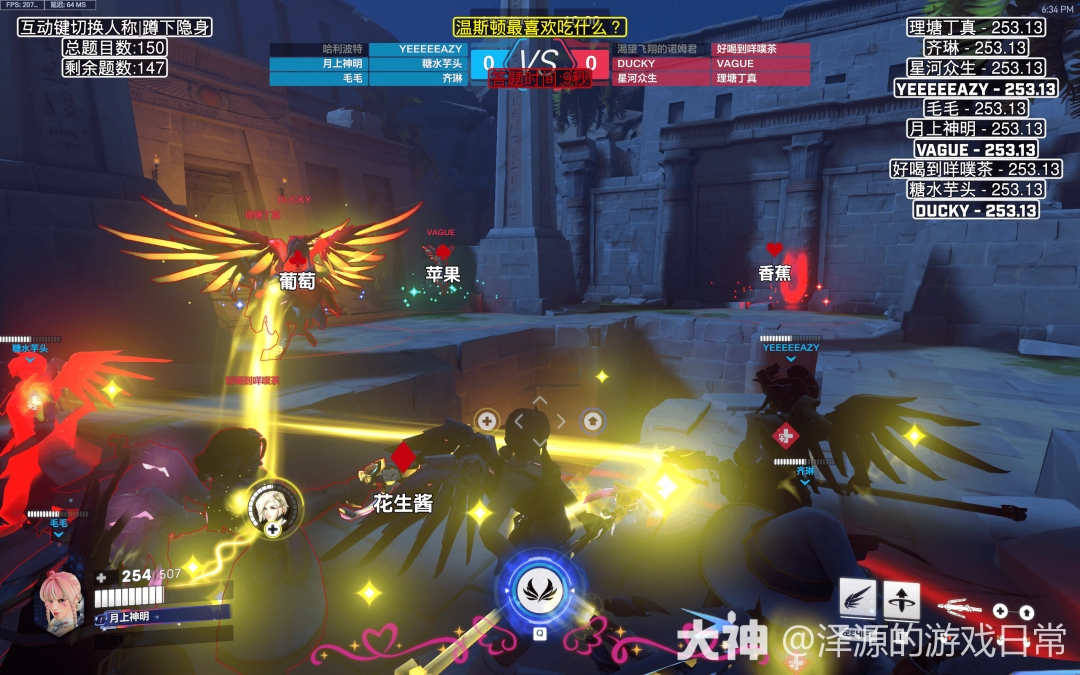Click the DUCKY leaderboard row

[975, 210]
